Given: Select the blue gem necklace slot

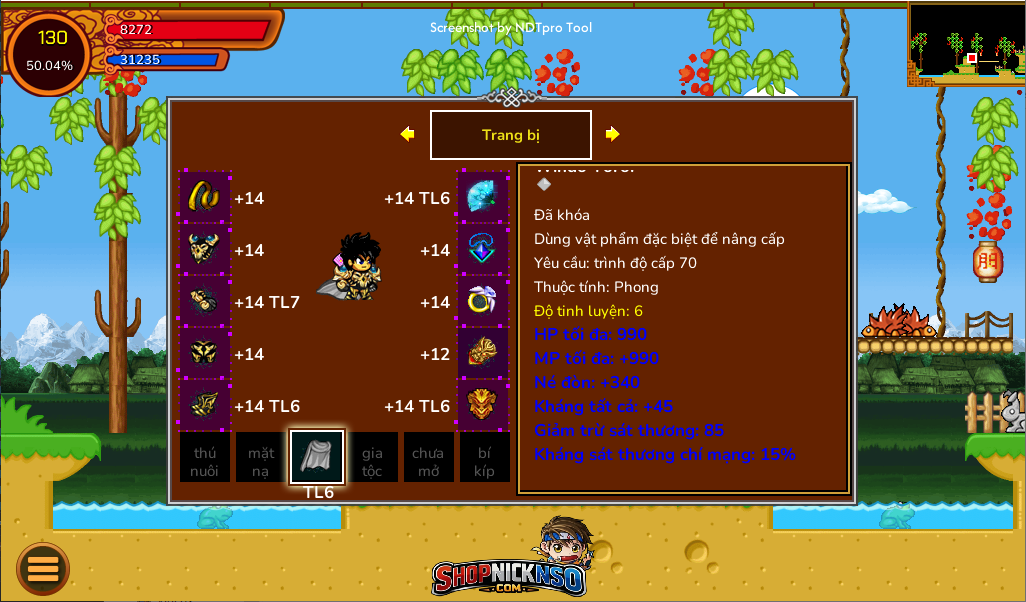Looking at the screenshot, I should pyautogui.click(x=483, y=249).
